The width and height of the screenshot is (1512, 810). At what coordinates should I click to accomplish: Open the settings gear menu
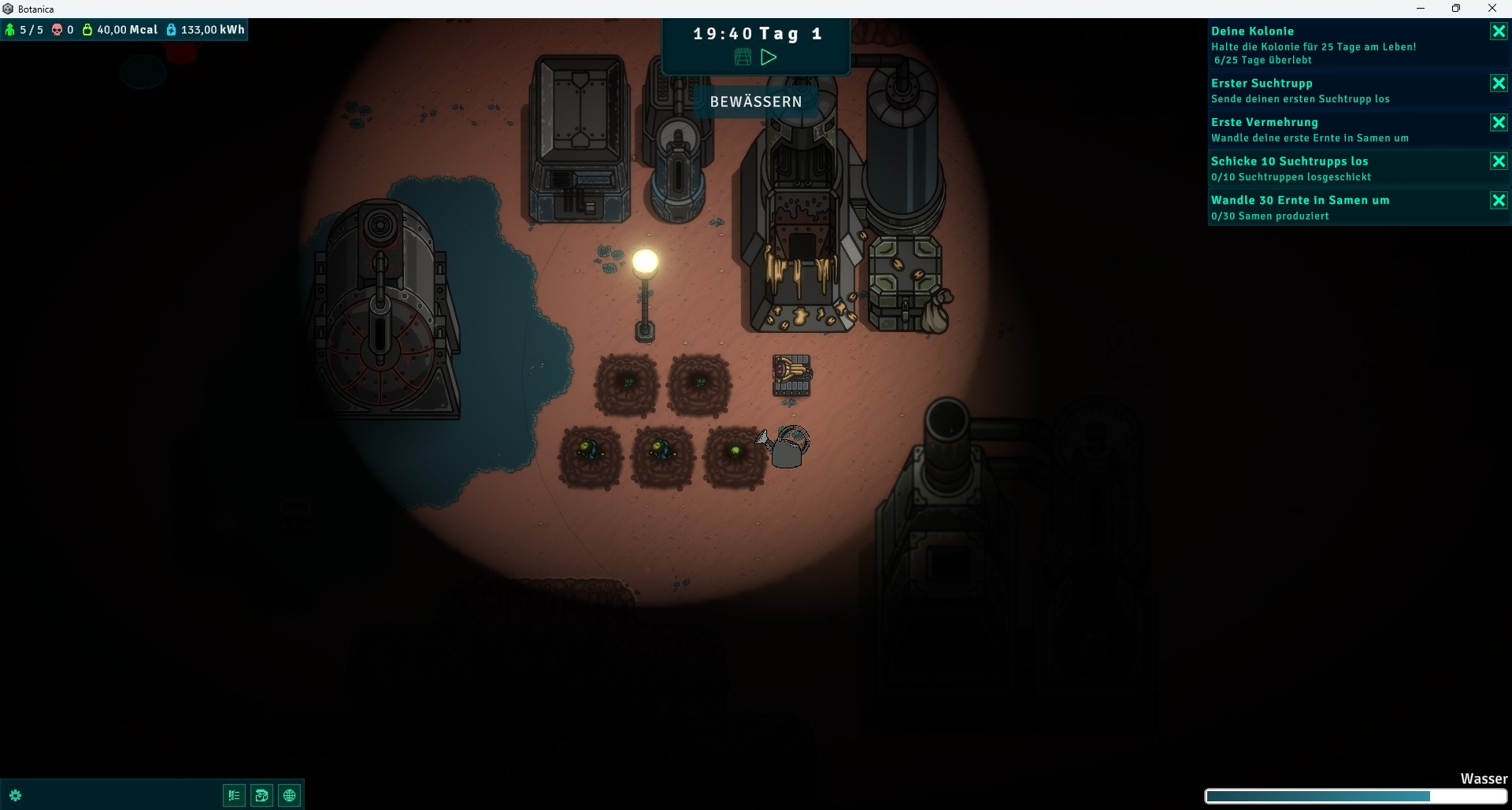[15, 795]
